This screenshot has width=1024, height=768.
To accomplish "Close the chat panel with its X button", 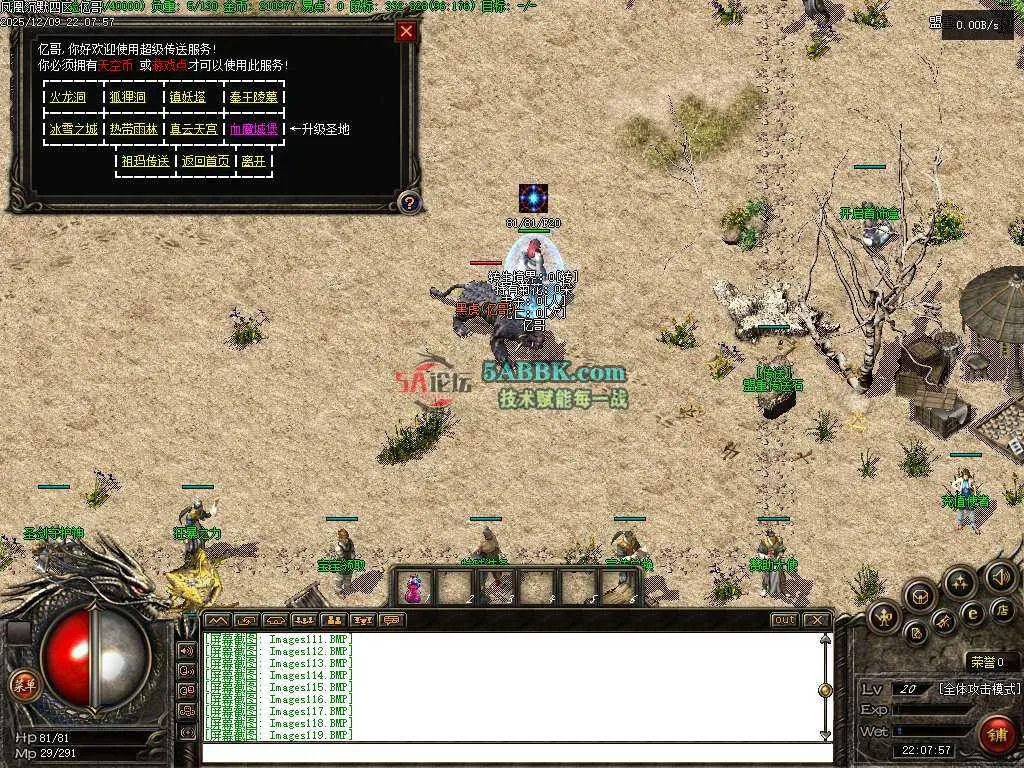I will coord(817,620).
